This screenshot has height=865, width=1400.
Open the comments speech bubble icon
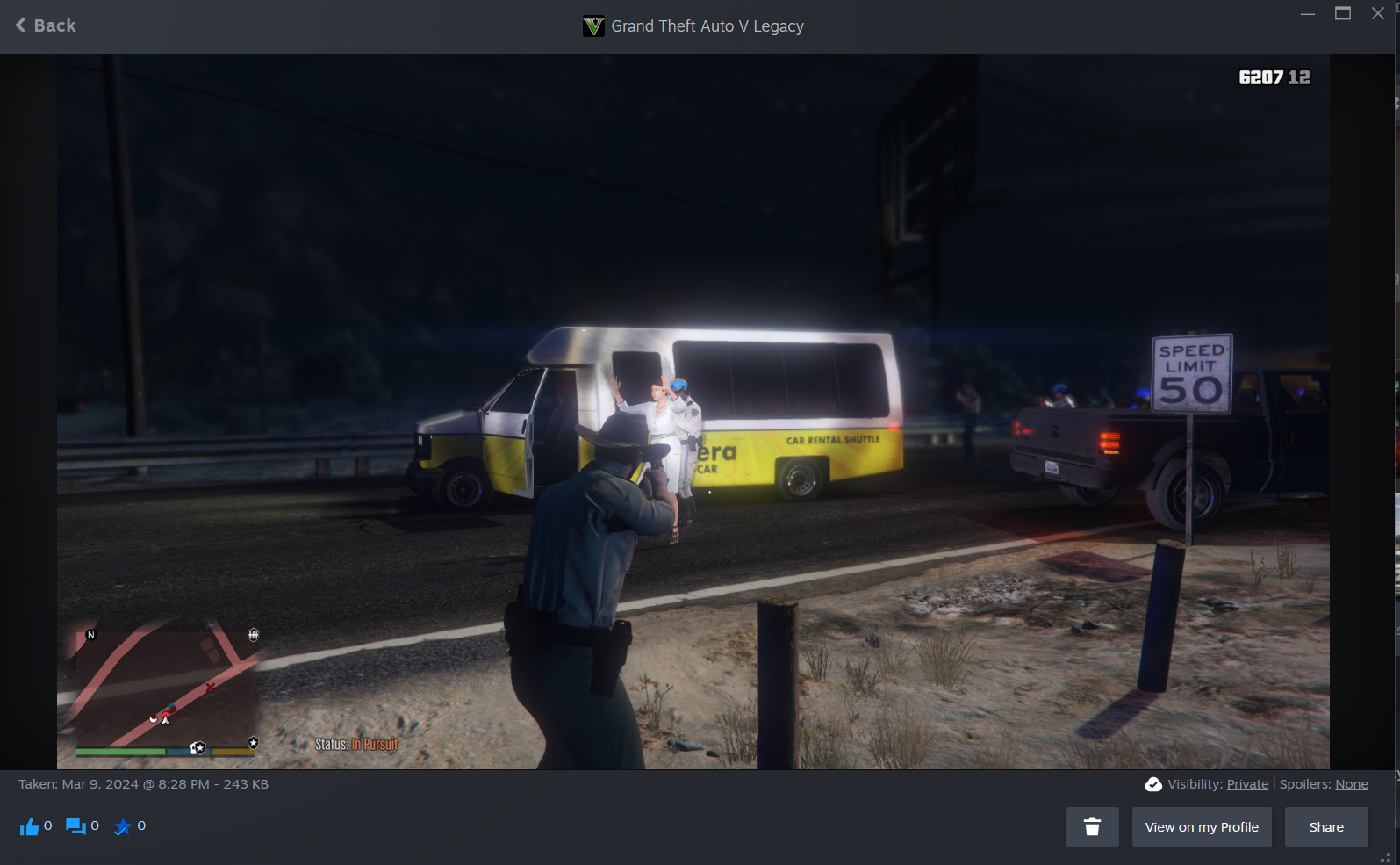76,826
